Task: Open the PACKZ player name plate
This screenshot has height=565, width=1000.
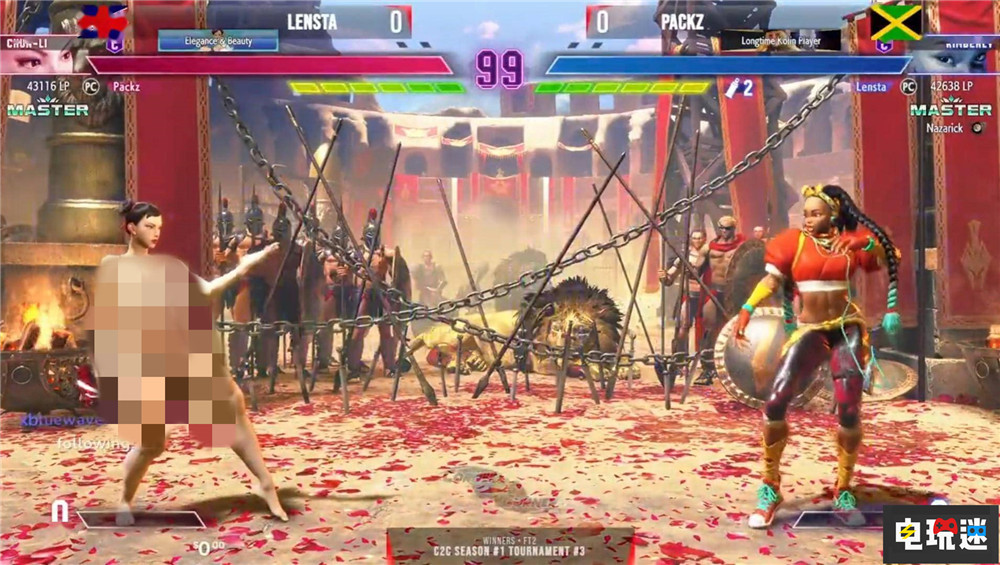Action: coord(686,21)
